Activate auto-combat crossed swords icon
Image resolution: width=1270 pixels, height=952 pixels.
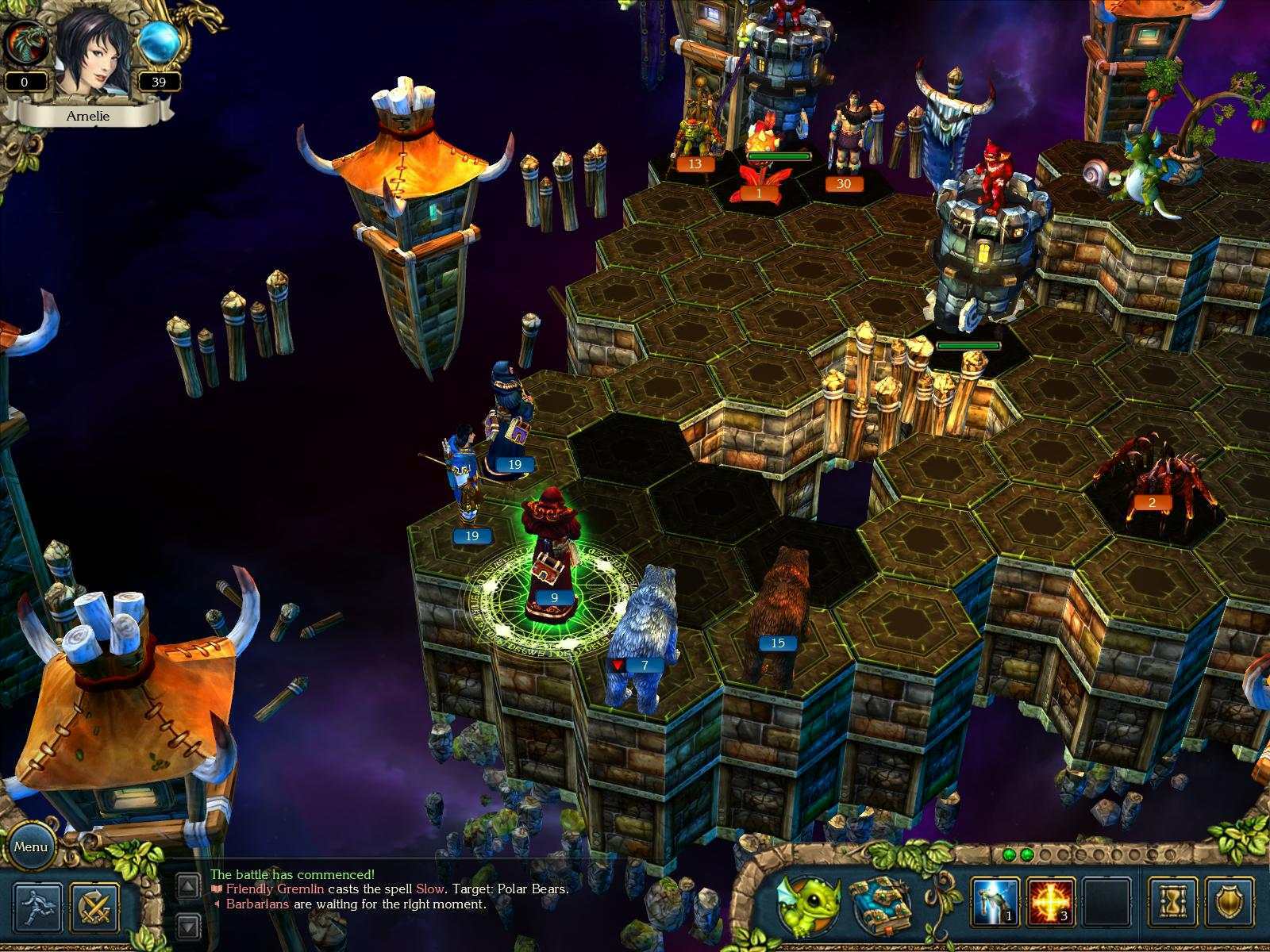click(94, 907)
